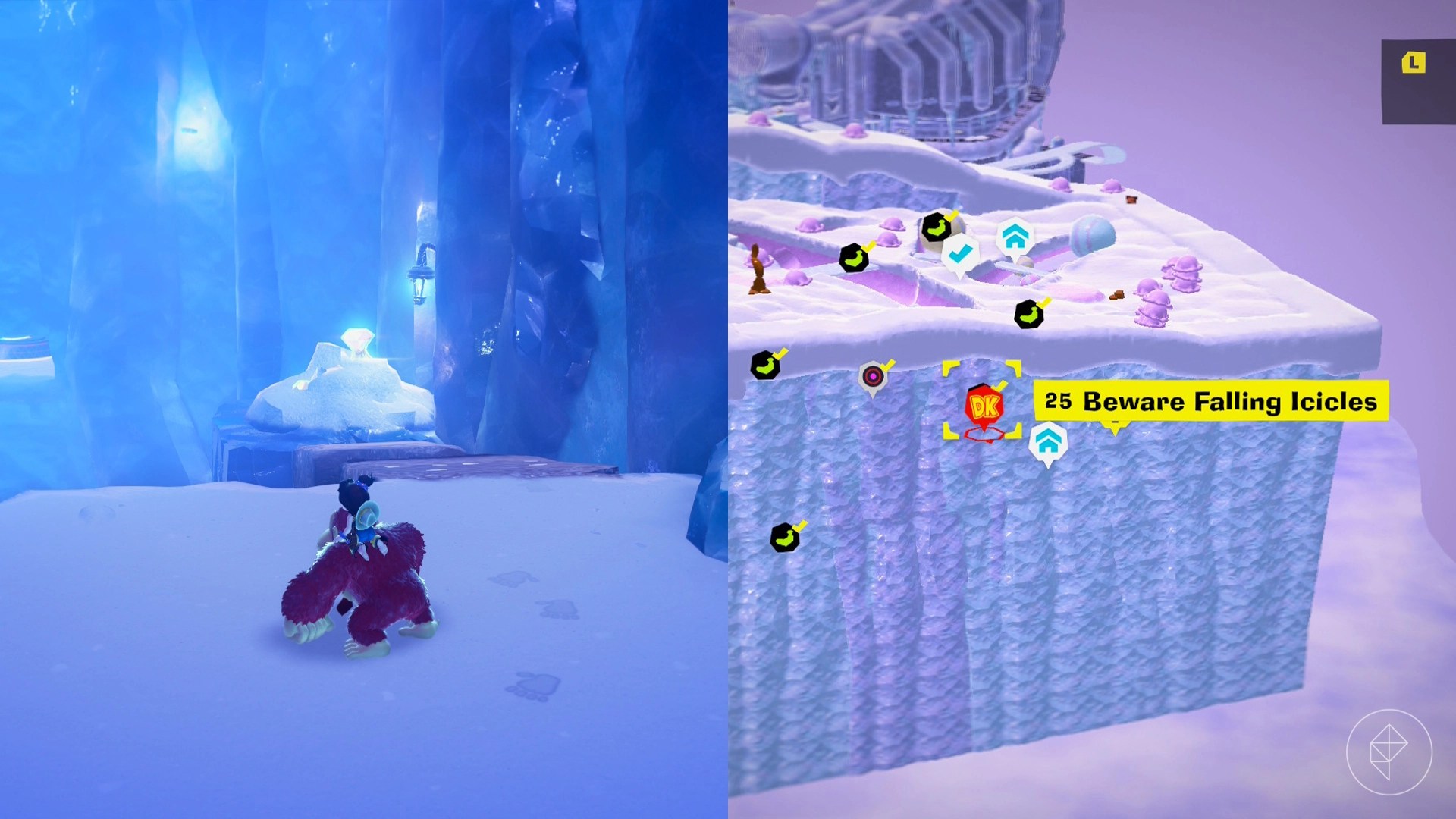Click the banana marker beside the brown tree sculpture
Viewport: 1456px width, 819px height.
coord(855,256)
